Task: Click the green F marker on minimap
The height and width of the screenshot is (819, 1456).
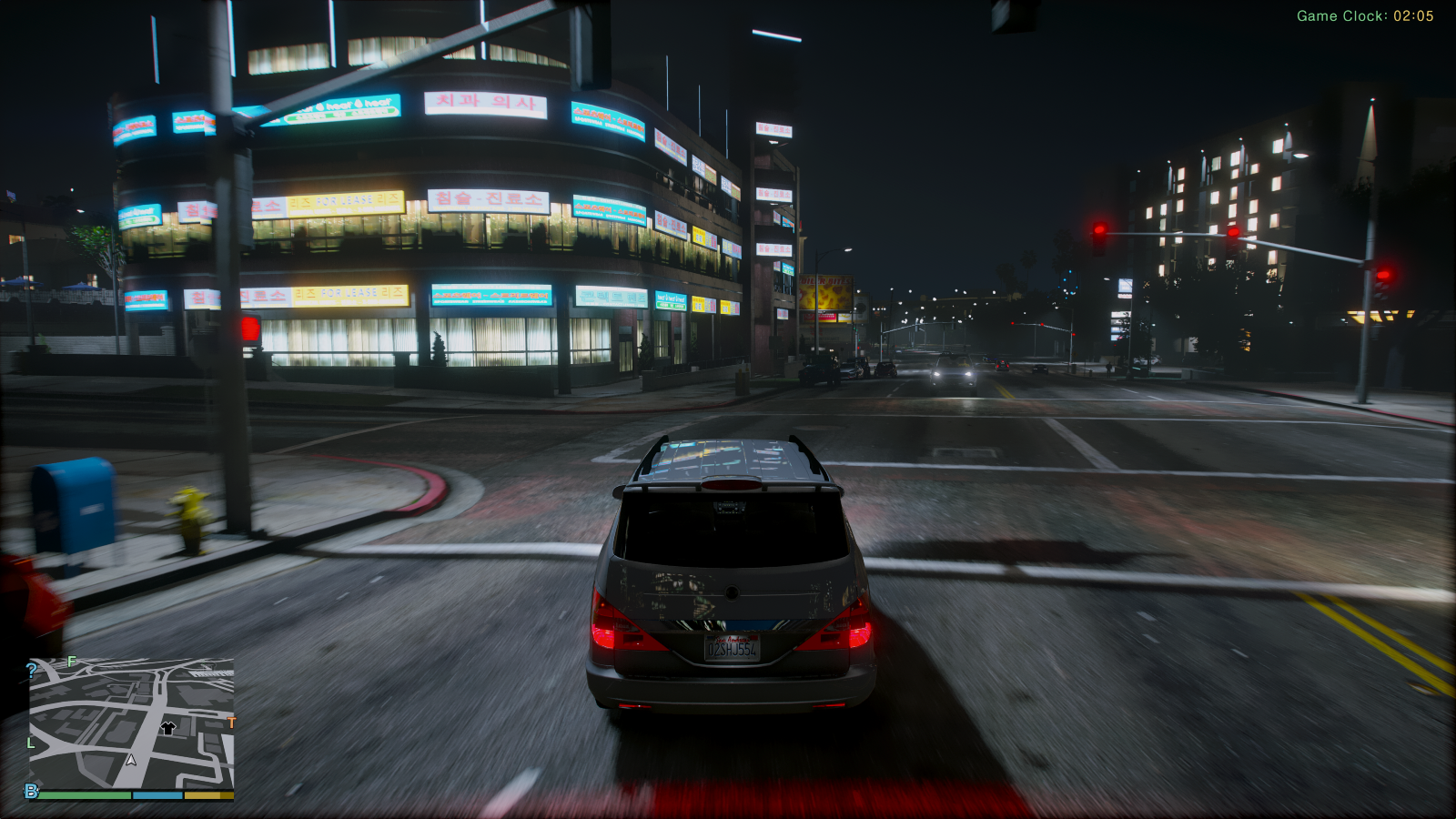Action: (x=72, y=662)
